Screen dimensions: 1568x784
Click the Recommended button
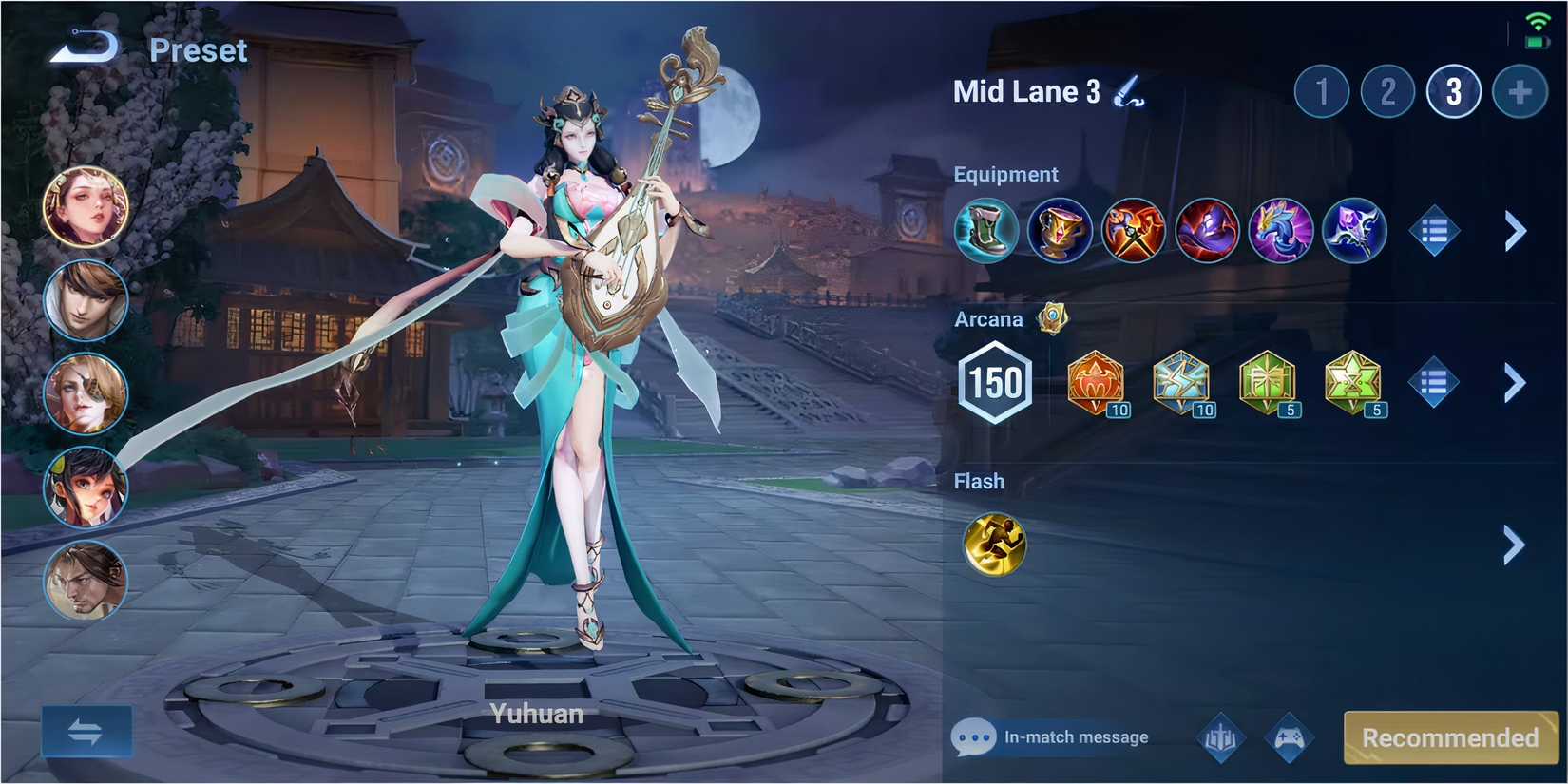pyautogui.click(x=1449, y=736)
